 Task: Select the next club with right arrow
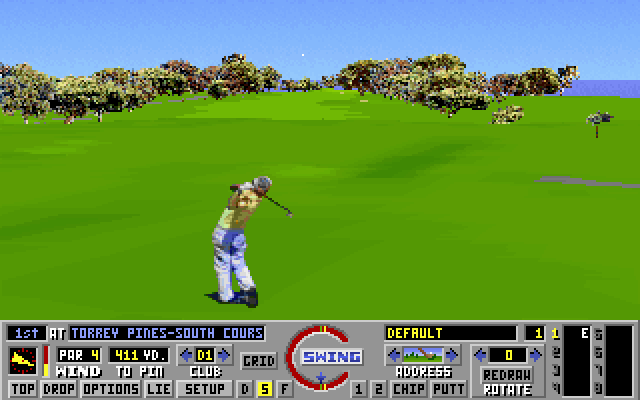(x=225, y=354)
